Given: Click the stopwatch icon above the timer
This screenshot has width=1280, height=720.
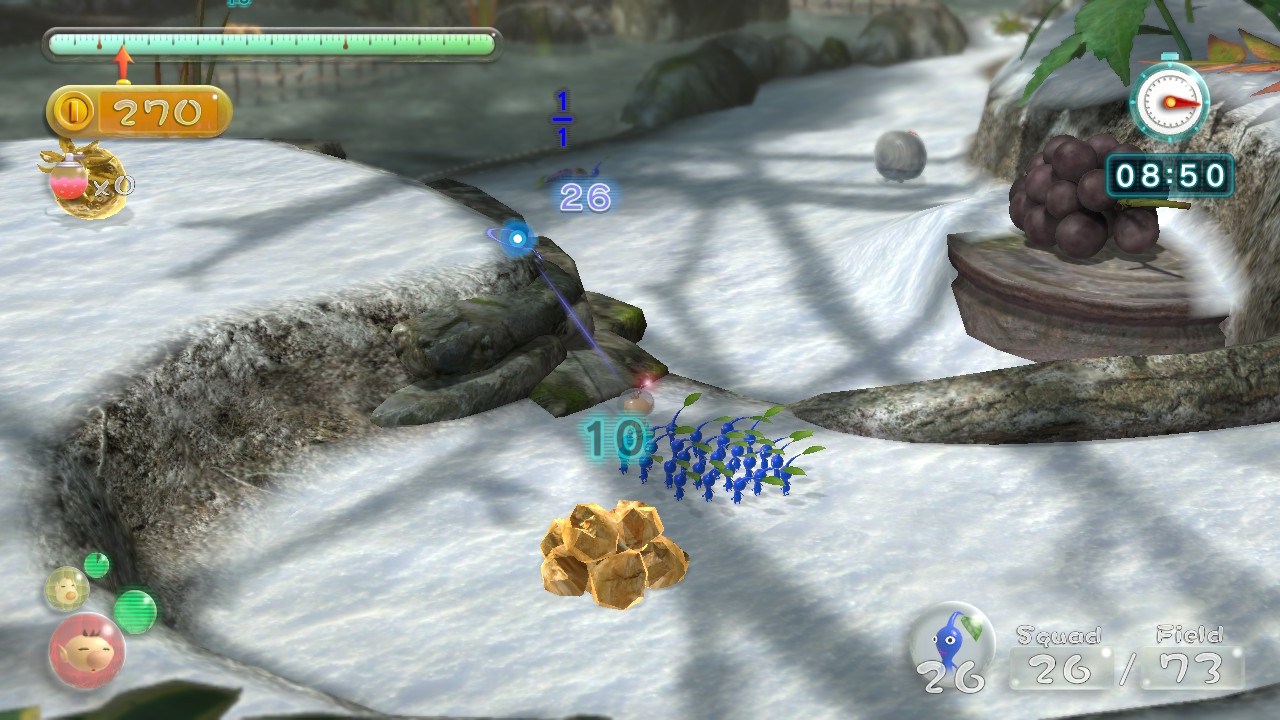Looking at the screenshot, I should click(x=1169, y=100).
